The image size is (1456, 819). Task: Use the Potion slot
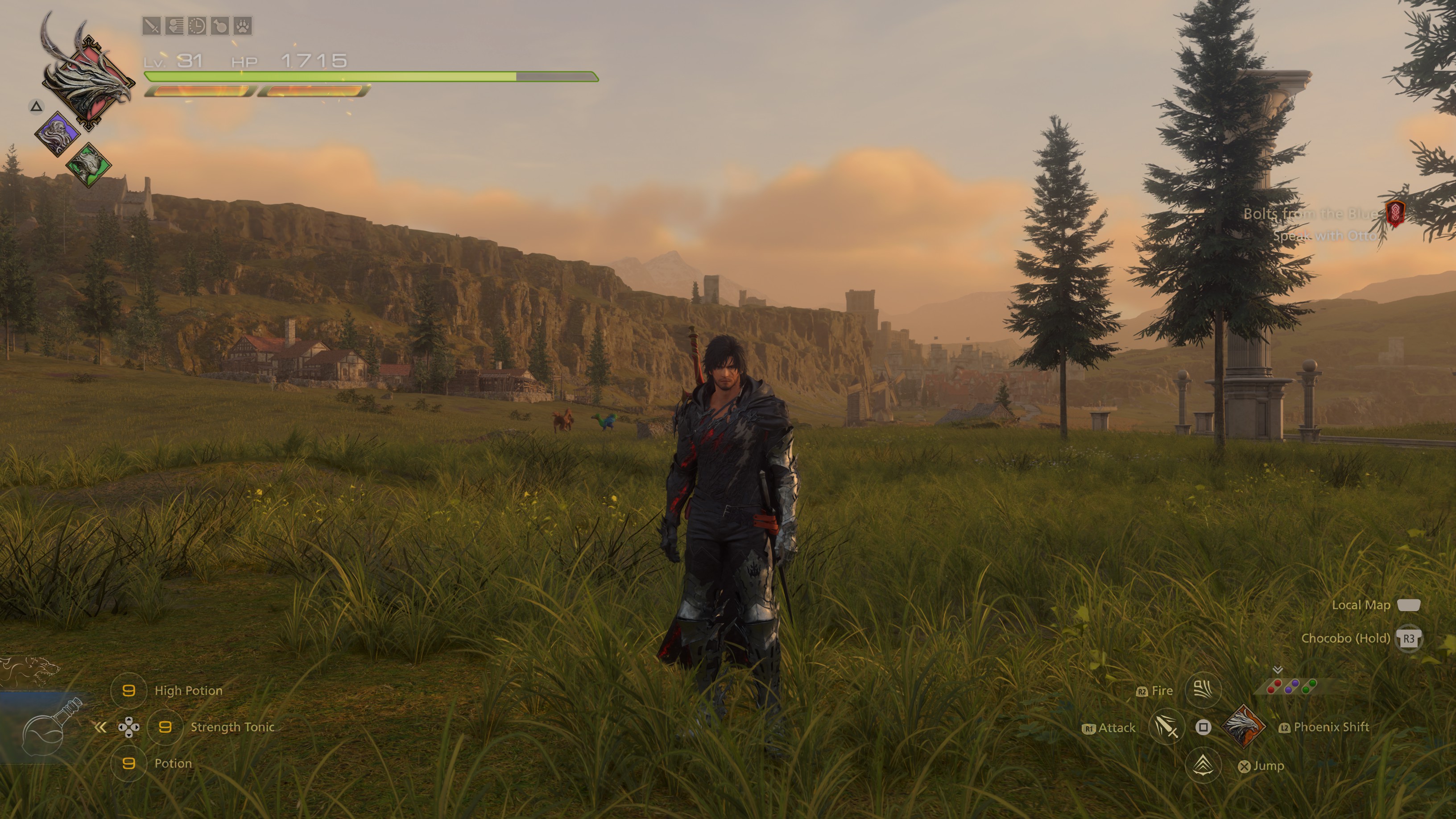[x=129, y=763]
